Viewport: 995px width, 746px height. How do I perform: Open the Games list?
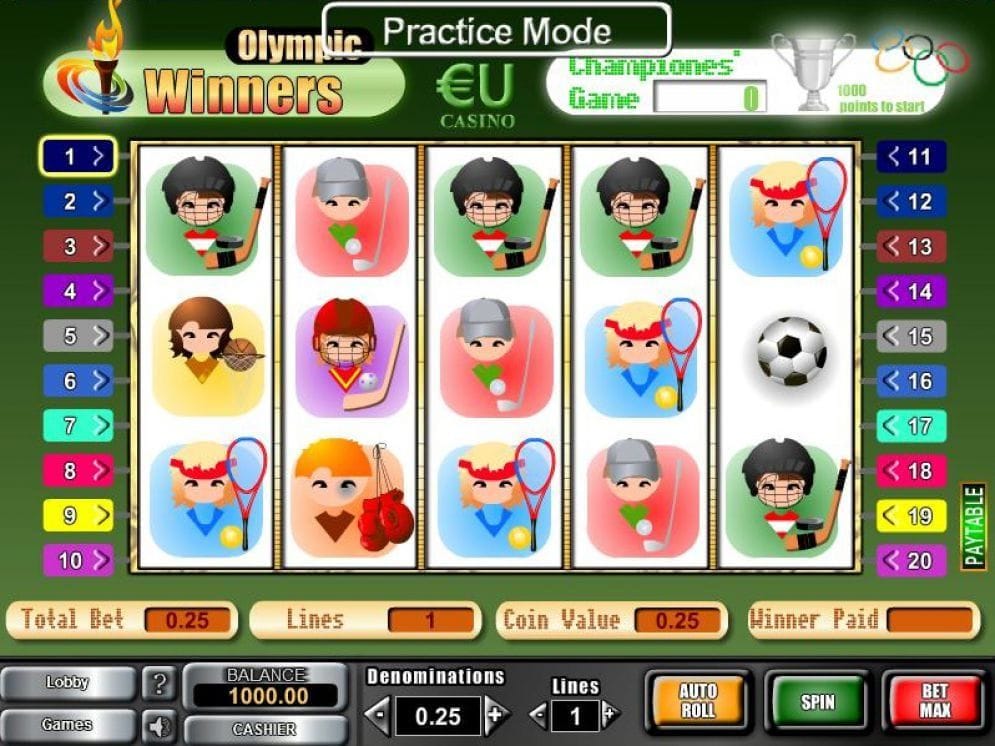[67, 724]
